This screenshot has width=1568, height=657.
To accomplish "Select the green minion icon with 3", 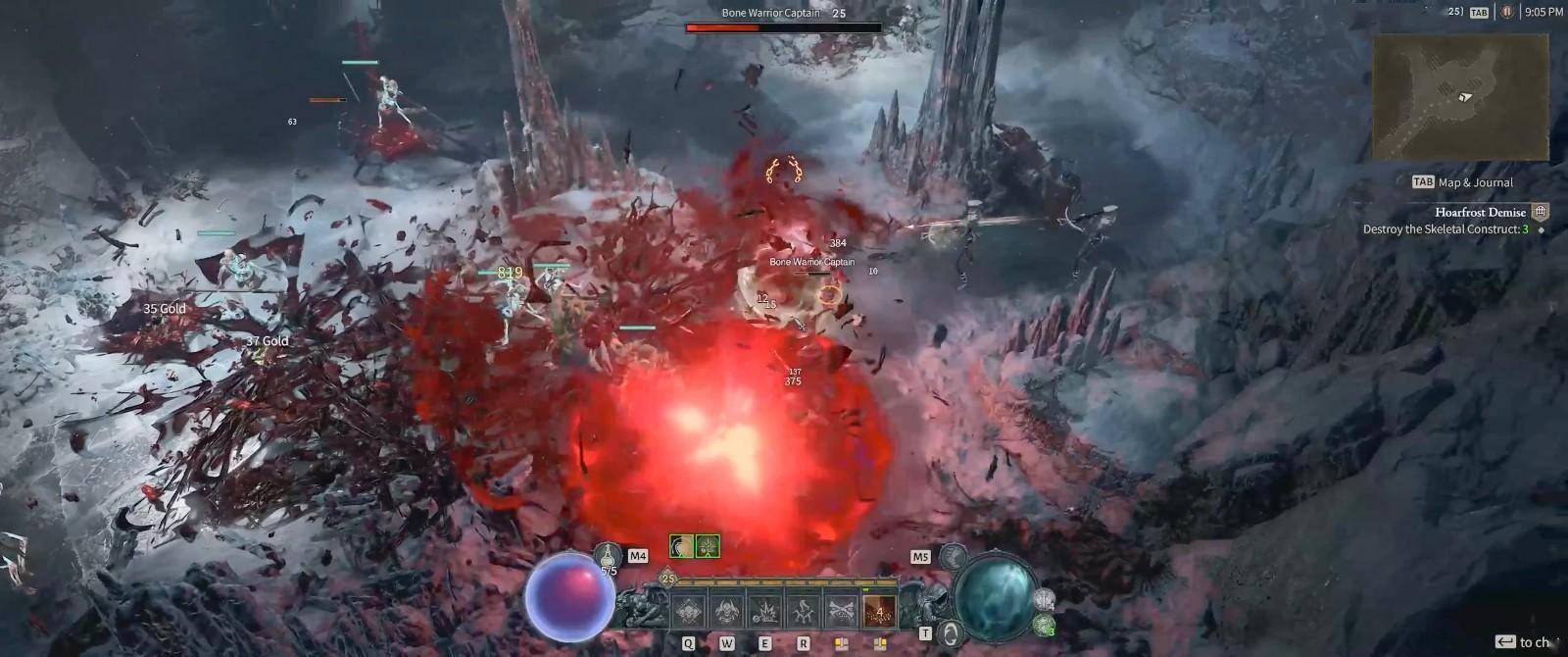I will pos(1045,625).
